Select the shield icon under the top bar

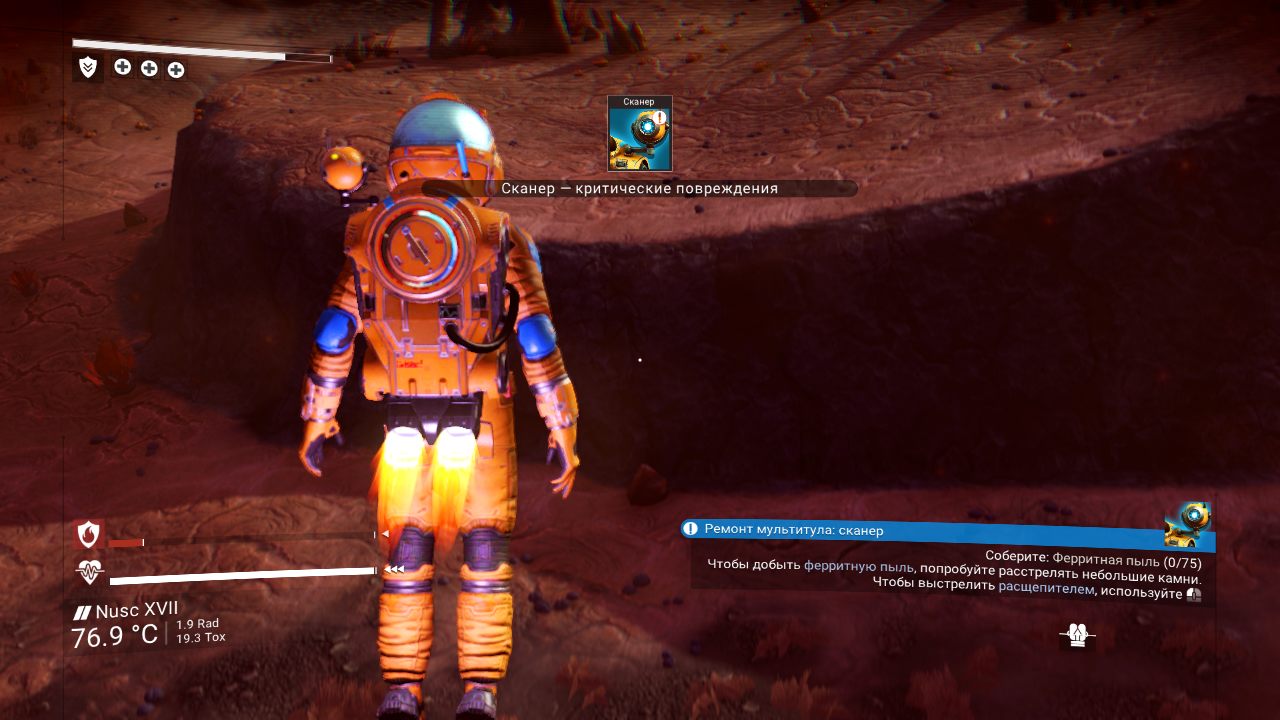[88, 67]
